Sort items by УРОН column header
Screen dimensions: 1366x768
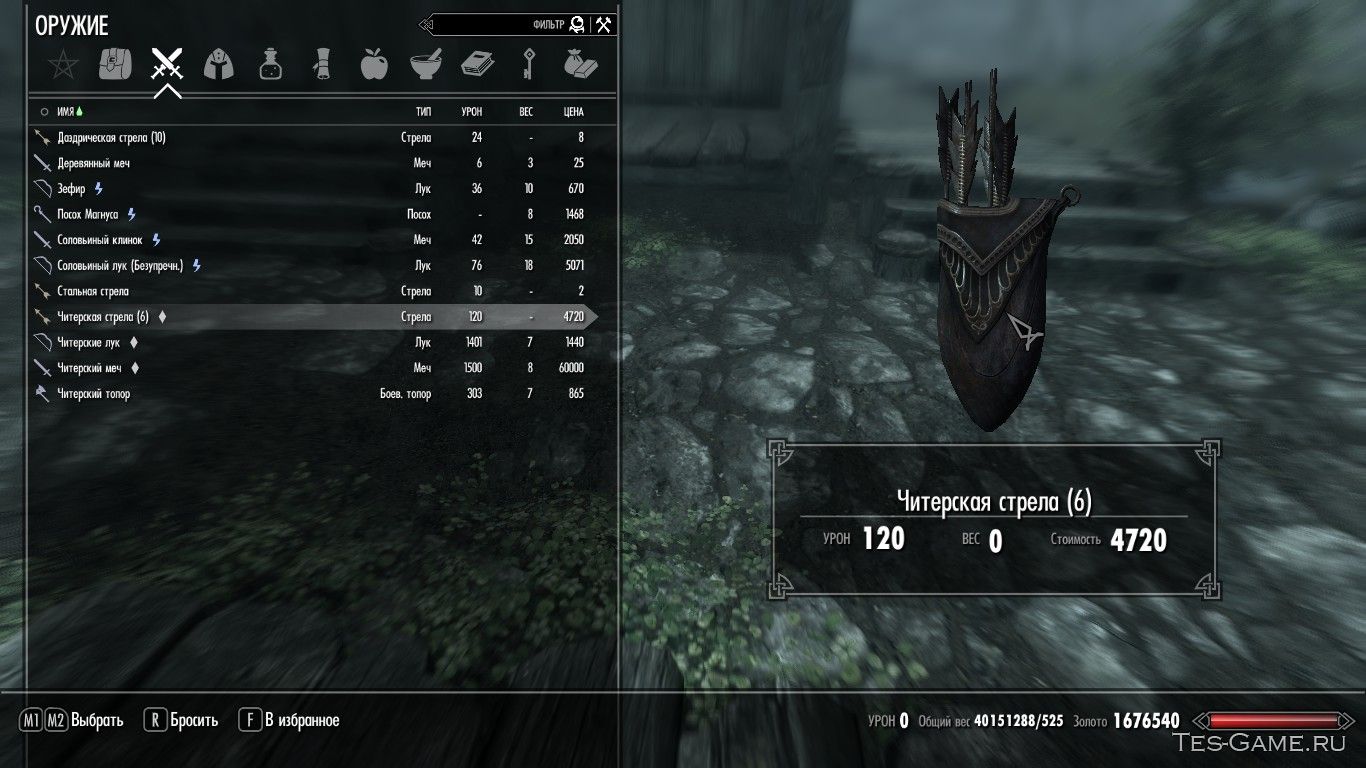pos(471,112)
